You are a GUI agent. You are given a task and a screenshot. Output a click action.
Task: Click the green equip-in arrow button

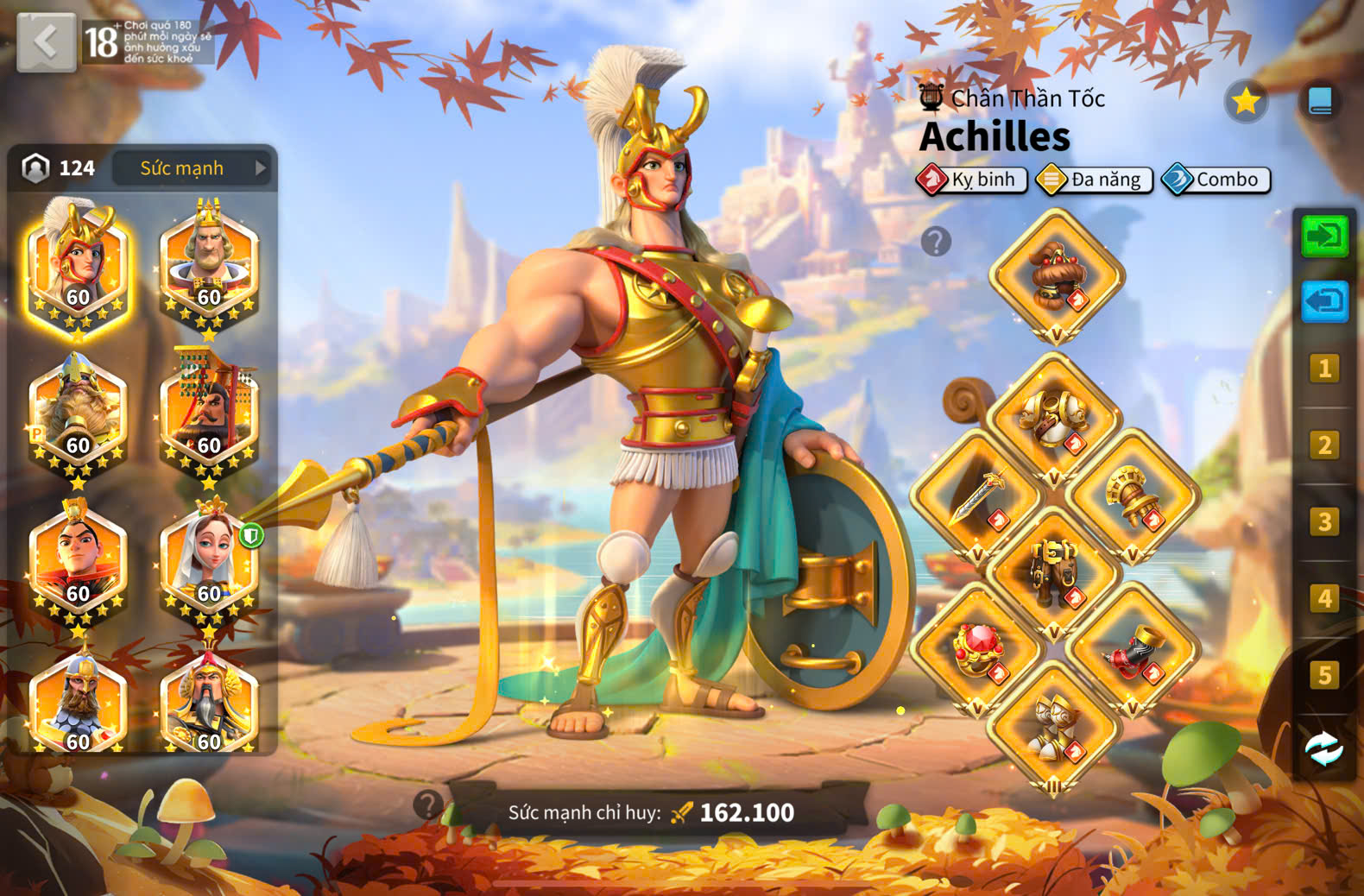(x=1324, y=236)
